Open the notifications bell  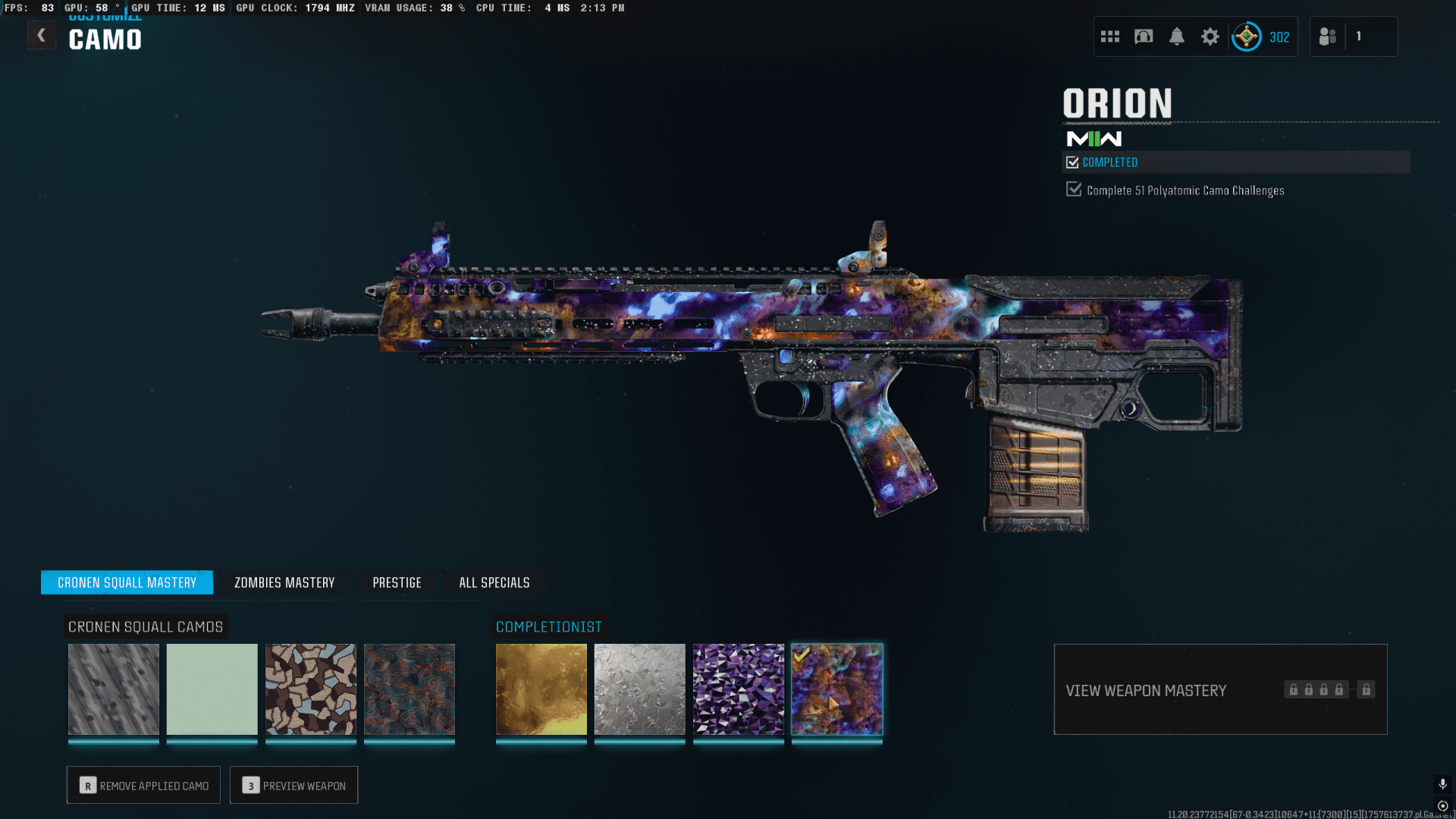(1176, 36)
